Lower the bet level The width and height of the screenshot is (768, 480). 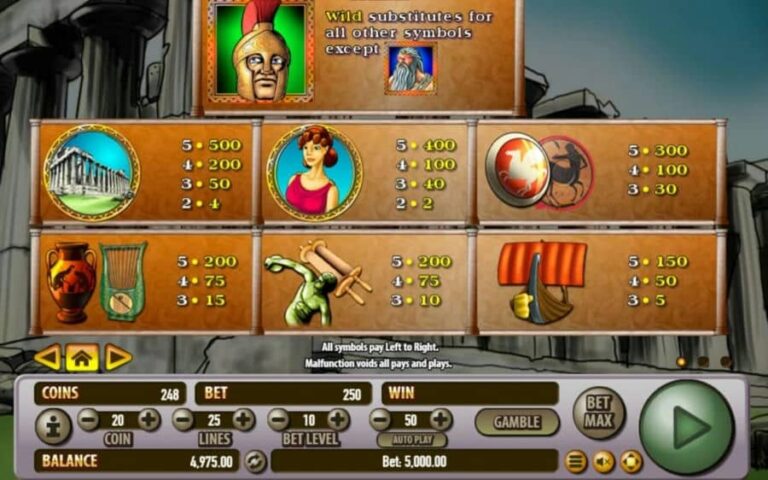coord(278,420)
